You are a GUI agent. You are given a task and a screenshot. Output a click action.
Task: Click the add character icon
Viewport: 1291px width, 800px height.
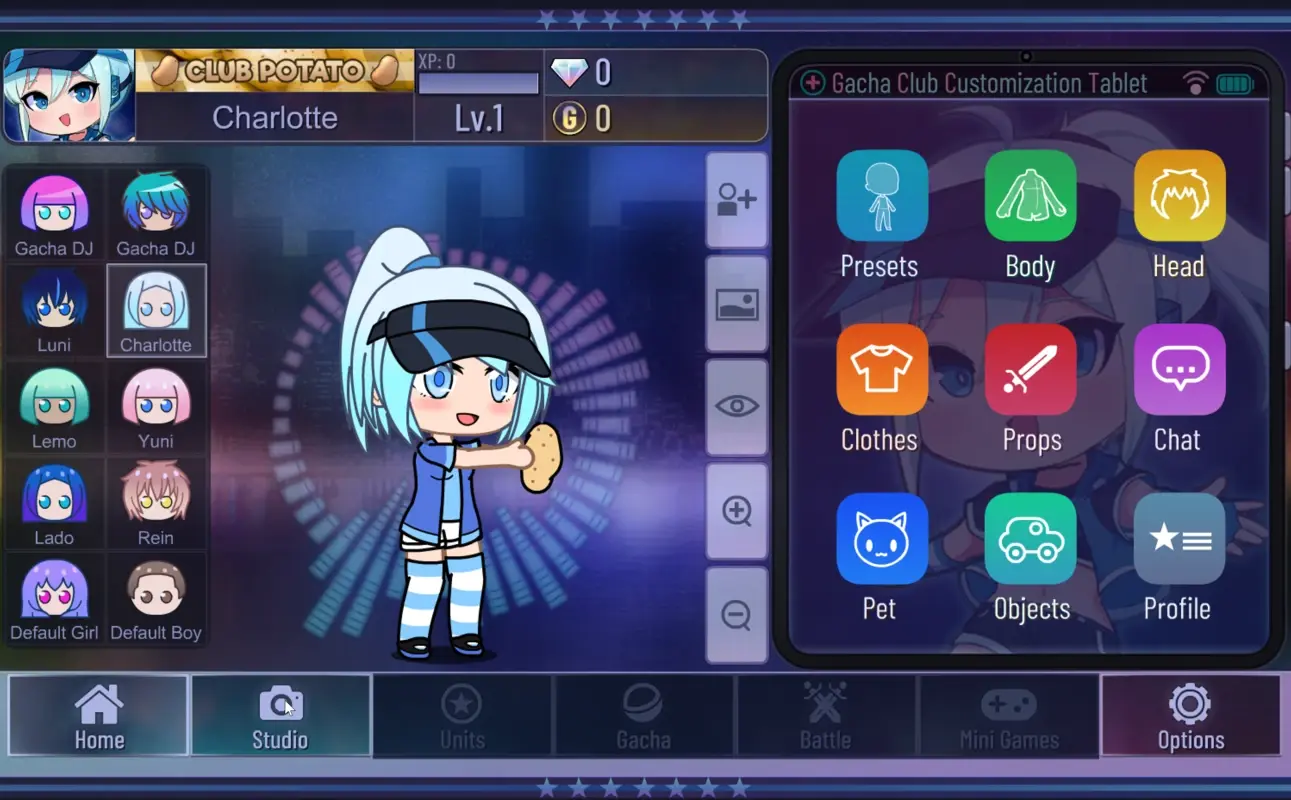point(736,200)
